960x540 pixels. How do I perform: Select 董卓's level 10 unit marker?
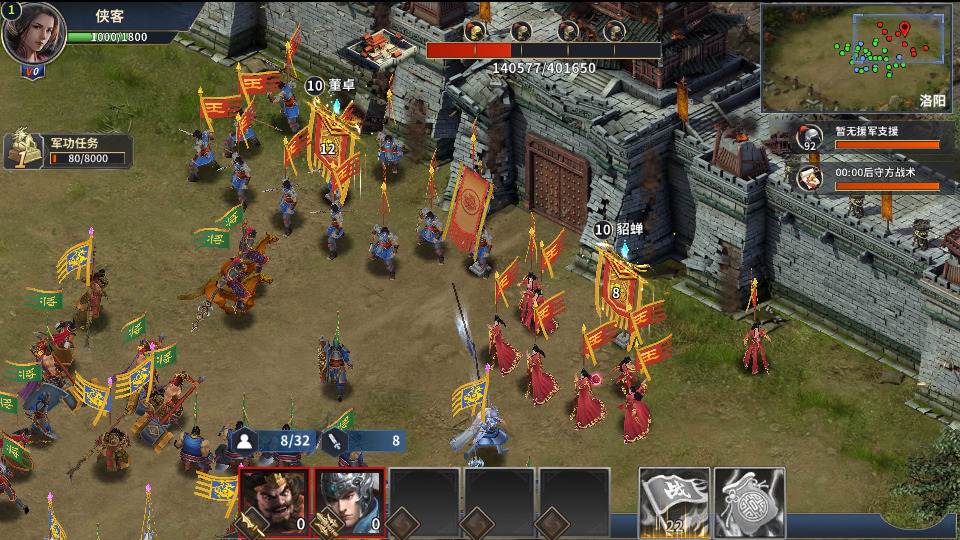pyautogui.click(x=314, y=87)
